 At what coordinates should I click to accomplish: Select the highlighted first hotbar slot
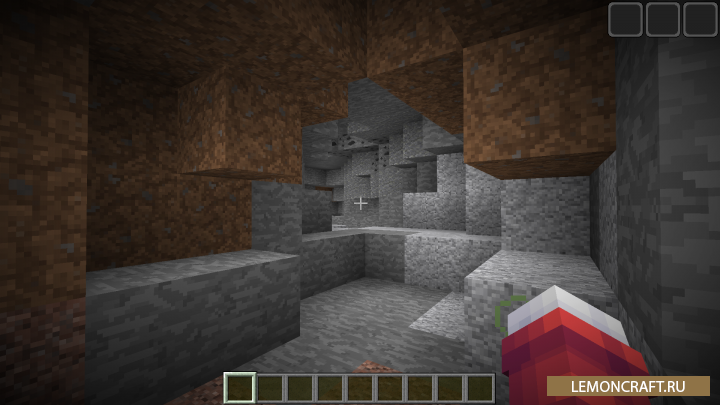240,388
